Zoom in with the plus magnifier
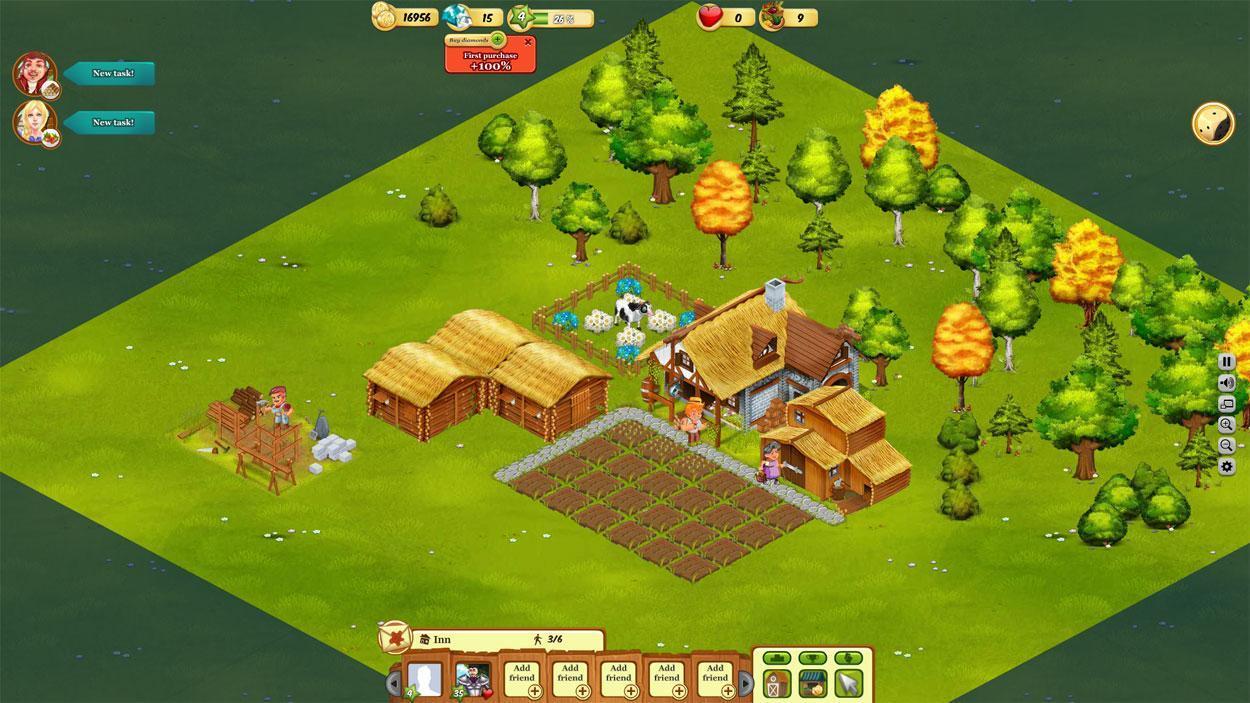The height and width of the screenshot is (703, 1250). pyautogui.click(x=1227, y=425)
